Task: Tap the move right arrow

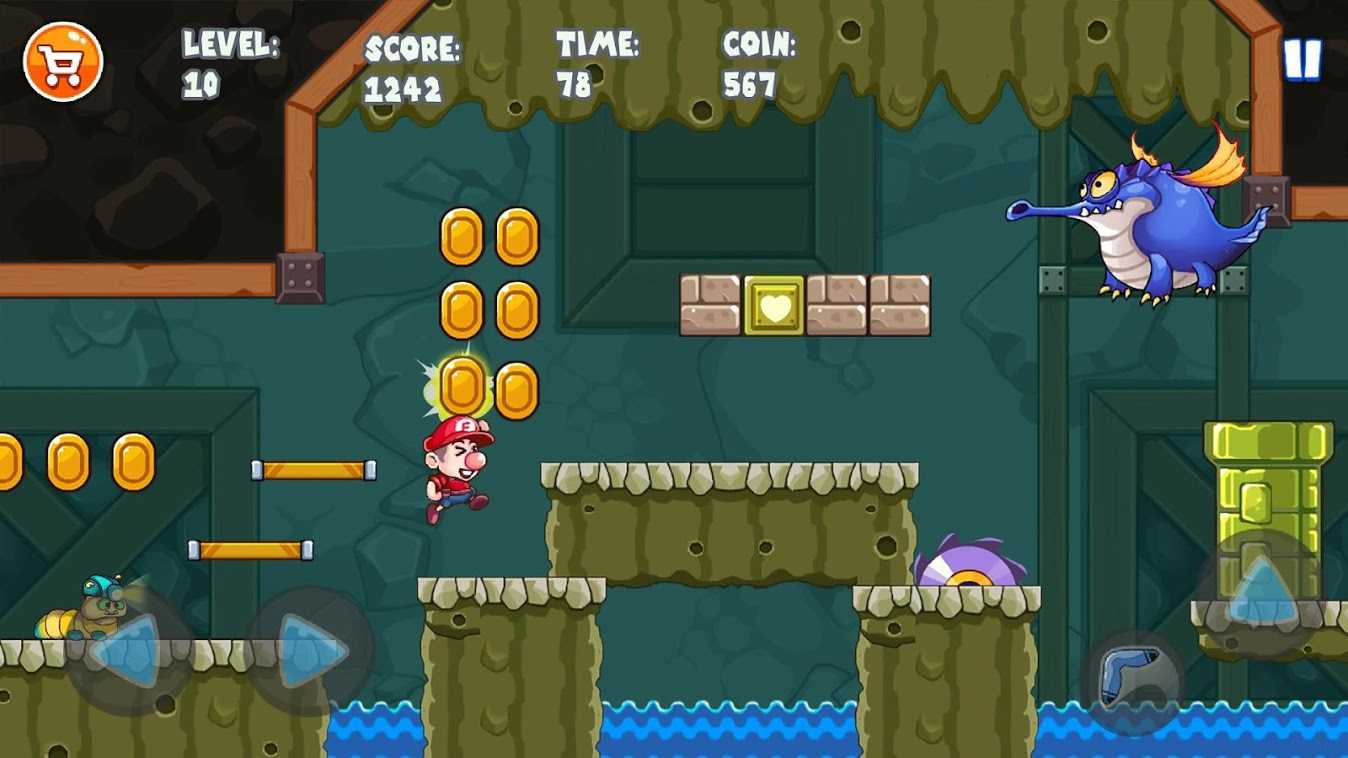Action: click(308, 652)
